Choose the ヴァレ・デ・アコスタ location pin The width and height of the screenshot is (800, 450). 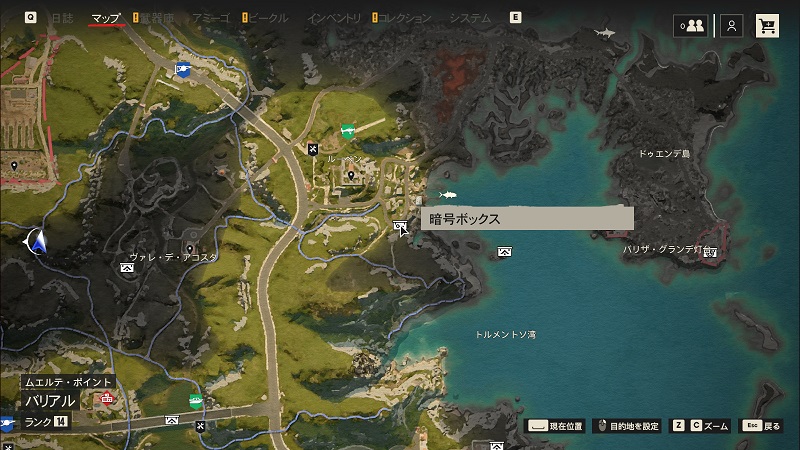coord(190,247)
